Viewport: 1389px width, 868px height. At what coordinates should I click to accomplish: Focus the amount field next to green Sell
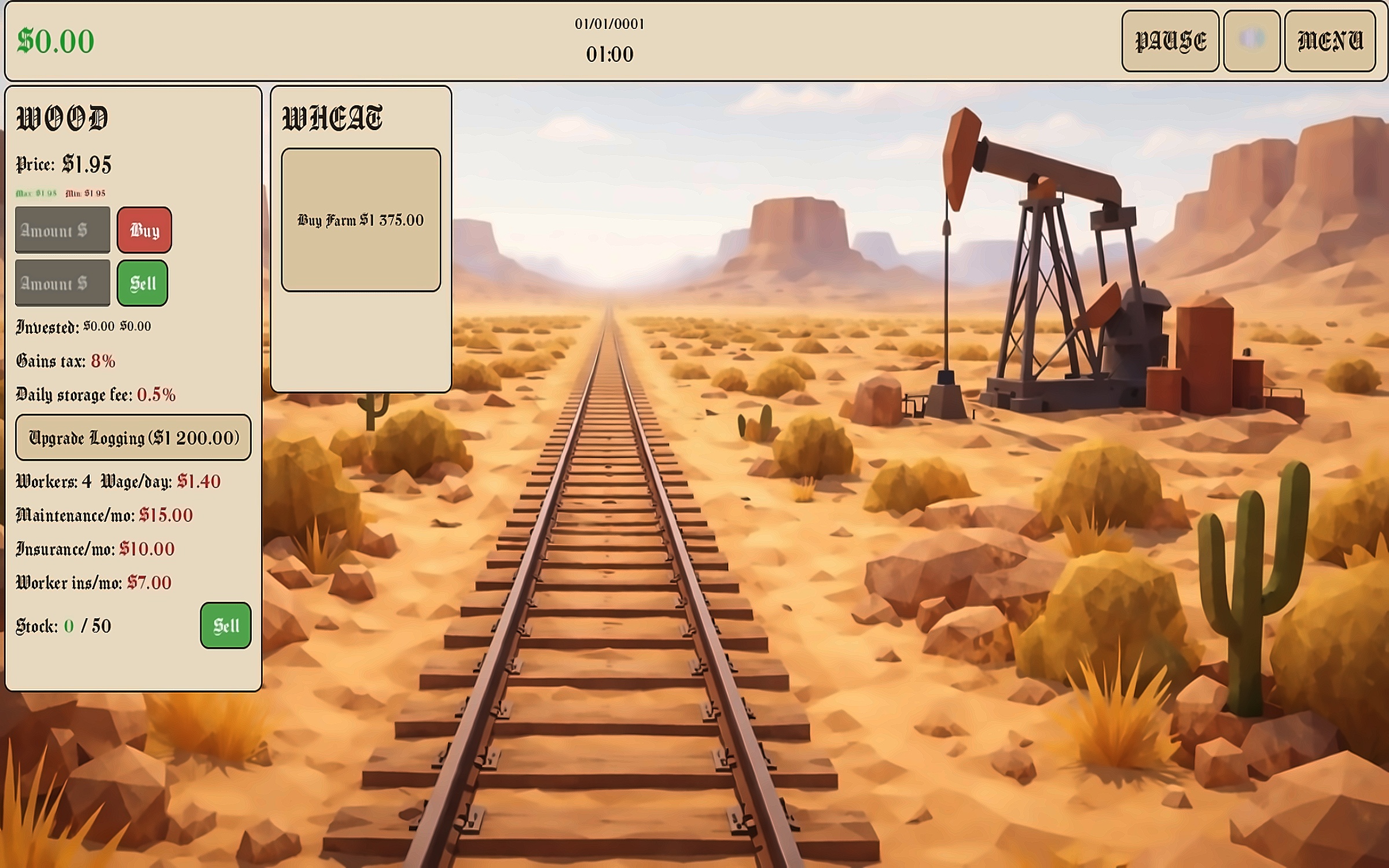(x=63, y=283)
